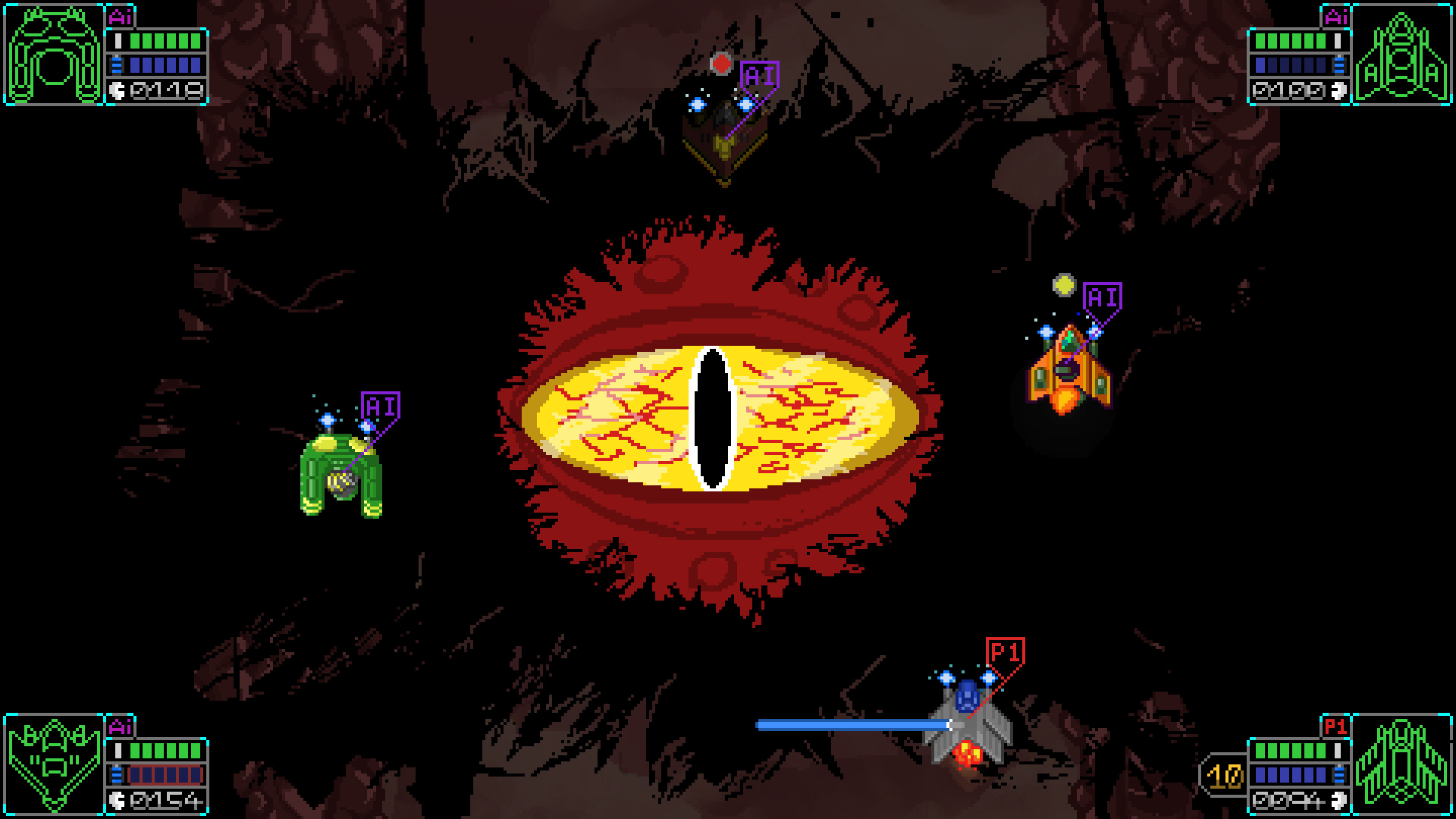Select the green mech ship portrait top-left

click(x=53, y=53)
